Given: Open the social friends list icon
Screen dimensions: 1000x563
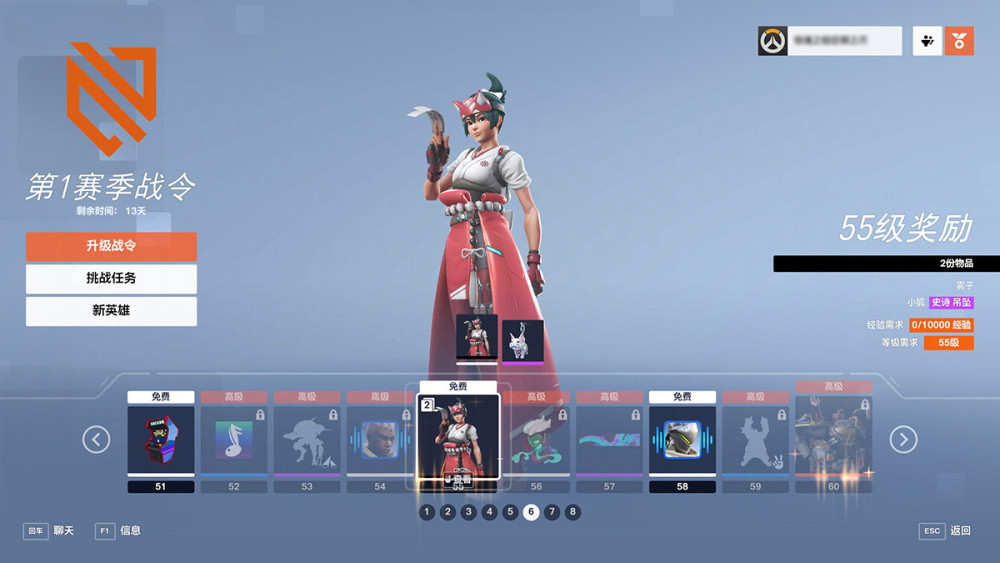Looking at the screenshot, I should [x=927, y=41].
